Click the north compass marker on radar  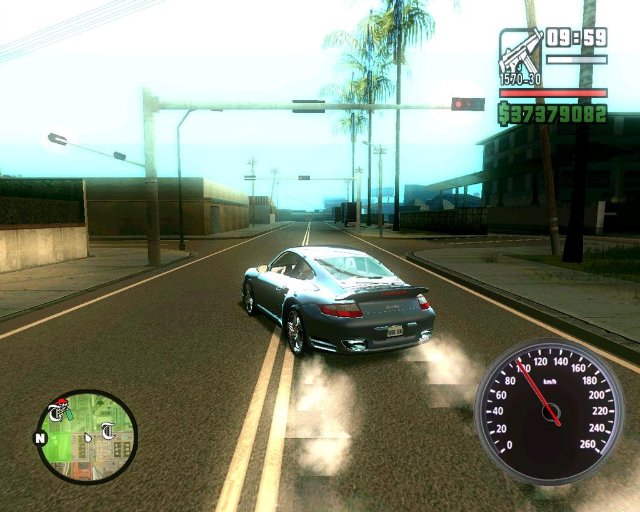click(41, 438)
